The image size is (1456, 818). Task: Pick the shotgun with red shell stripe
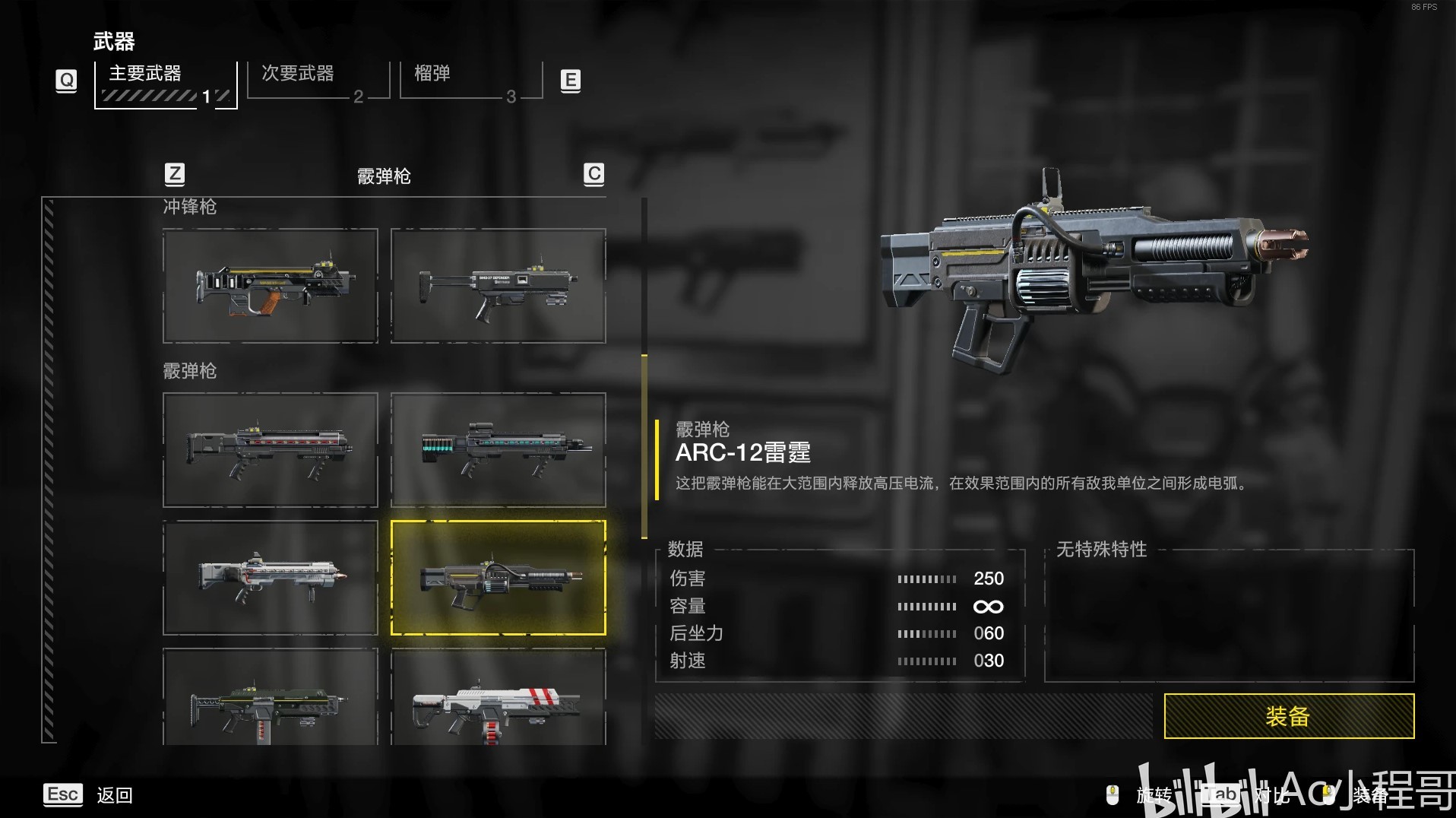point(270,450)
